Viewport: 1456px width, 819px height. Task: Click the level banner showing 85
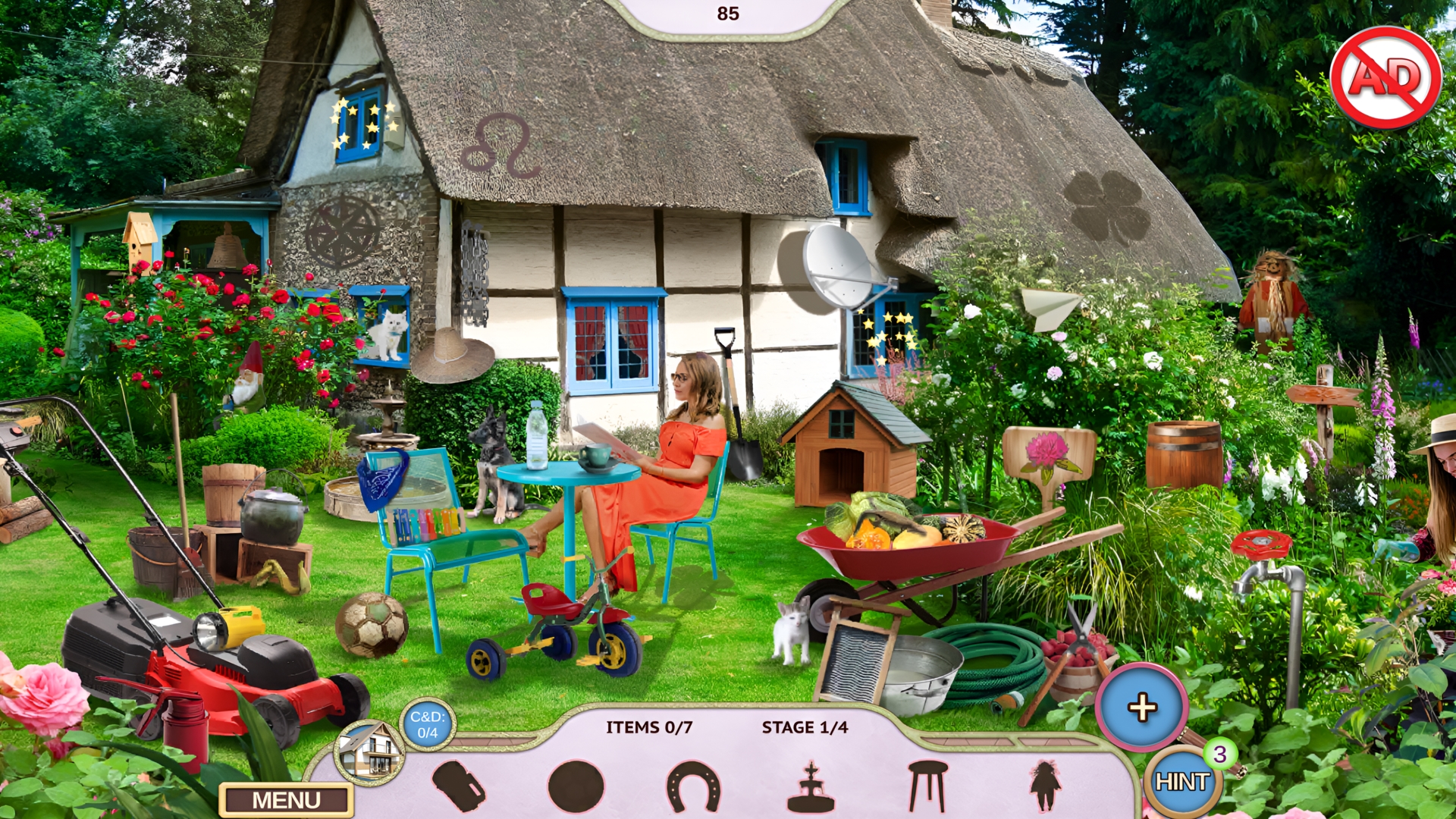click(726, 11)
